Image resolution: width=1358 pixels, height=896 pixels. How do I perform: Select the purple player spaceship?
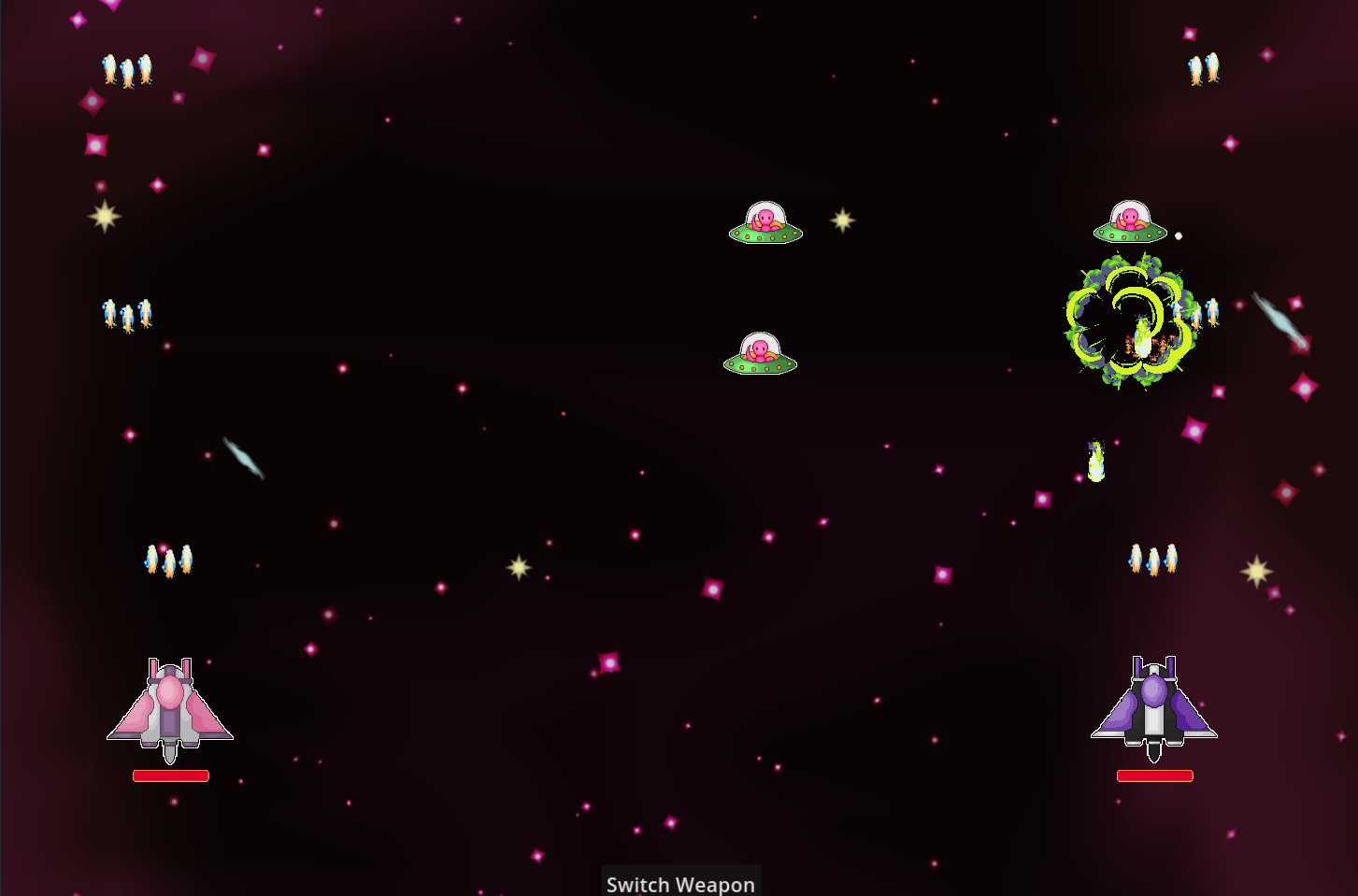(1155, 703)
